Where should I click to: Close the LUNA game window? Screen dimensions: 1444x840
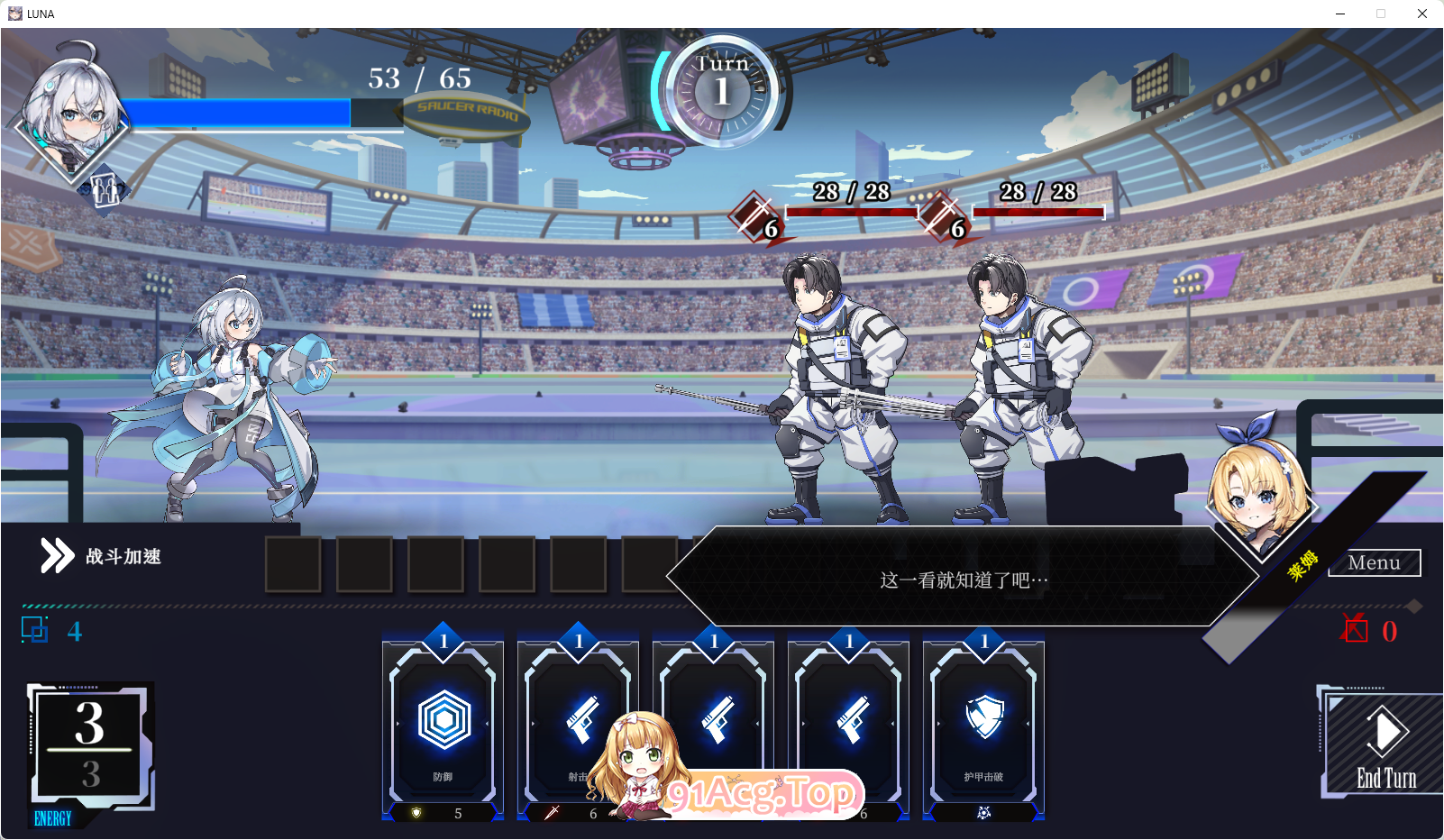(1421, 14)
